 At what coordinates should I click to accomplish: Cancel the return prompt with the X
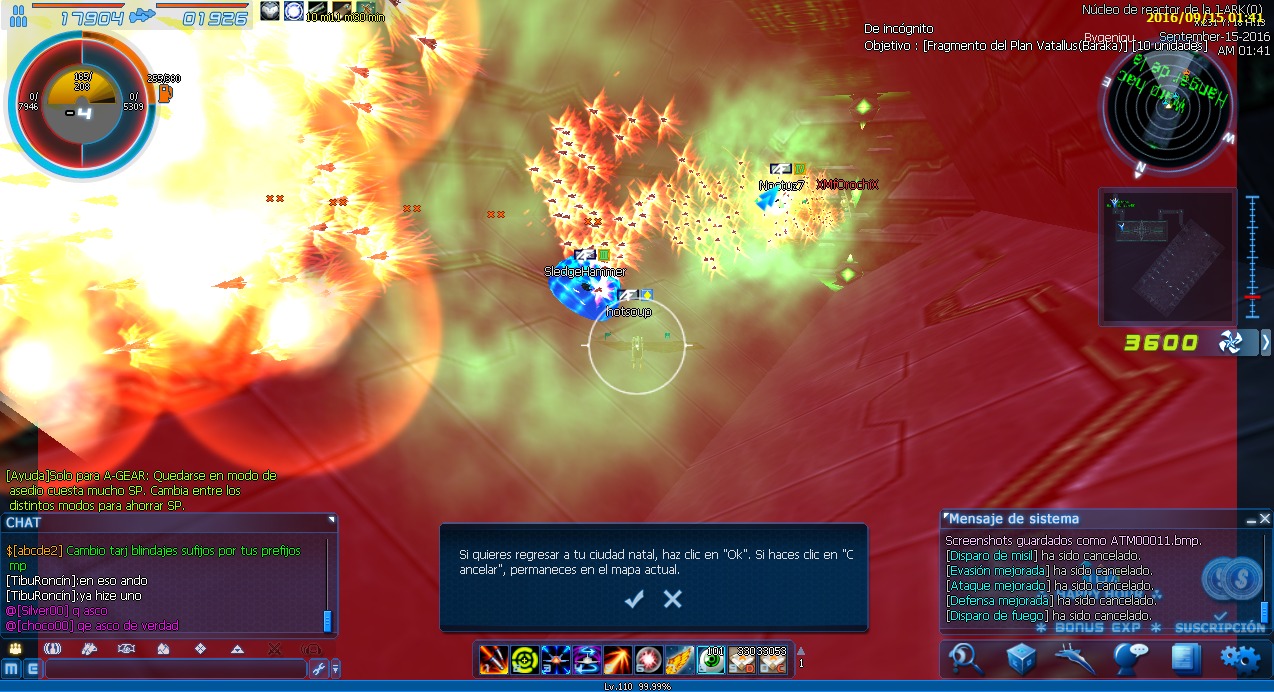(x=673, y=599)
